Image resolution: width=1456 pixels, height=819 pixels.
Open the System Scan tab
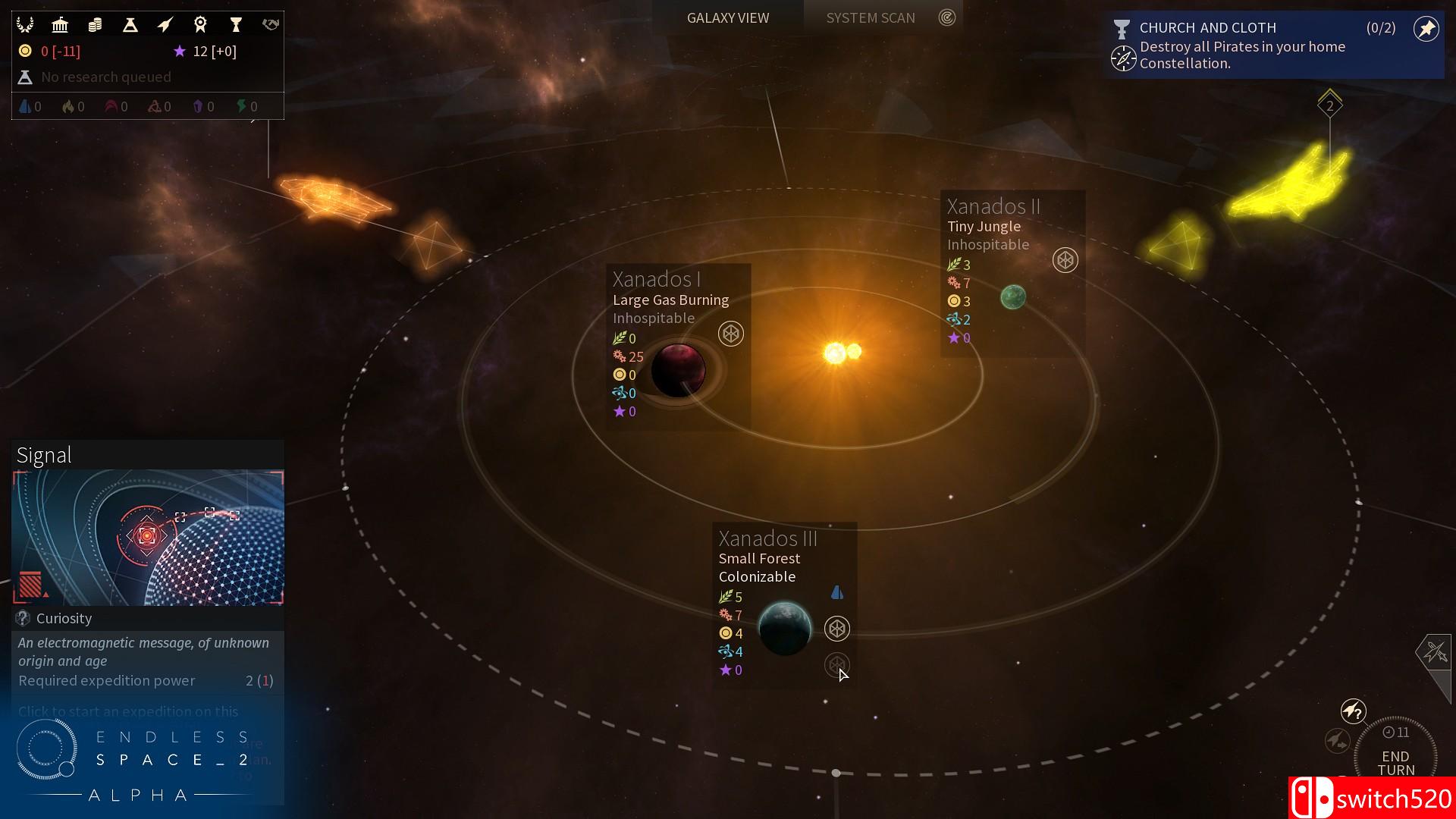pyautogui.click(x=870, y=17)
